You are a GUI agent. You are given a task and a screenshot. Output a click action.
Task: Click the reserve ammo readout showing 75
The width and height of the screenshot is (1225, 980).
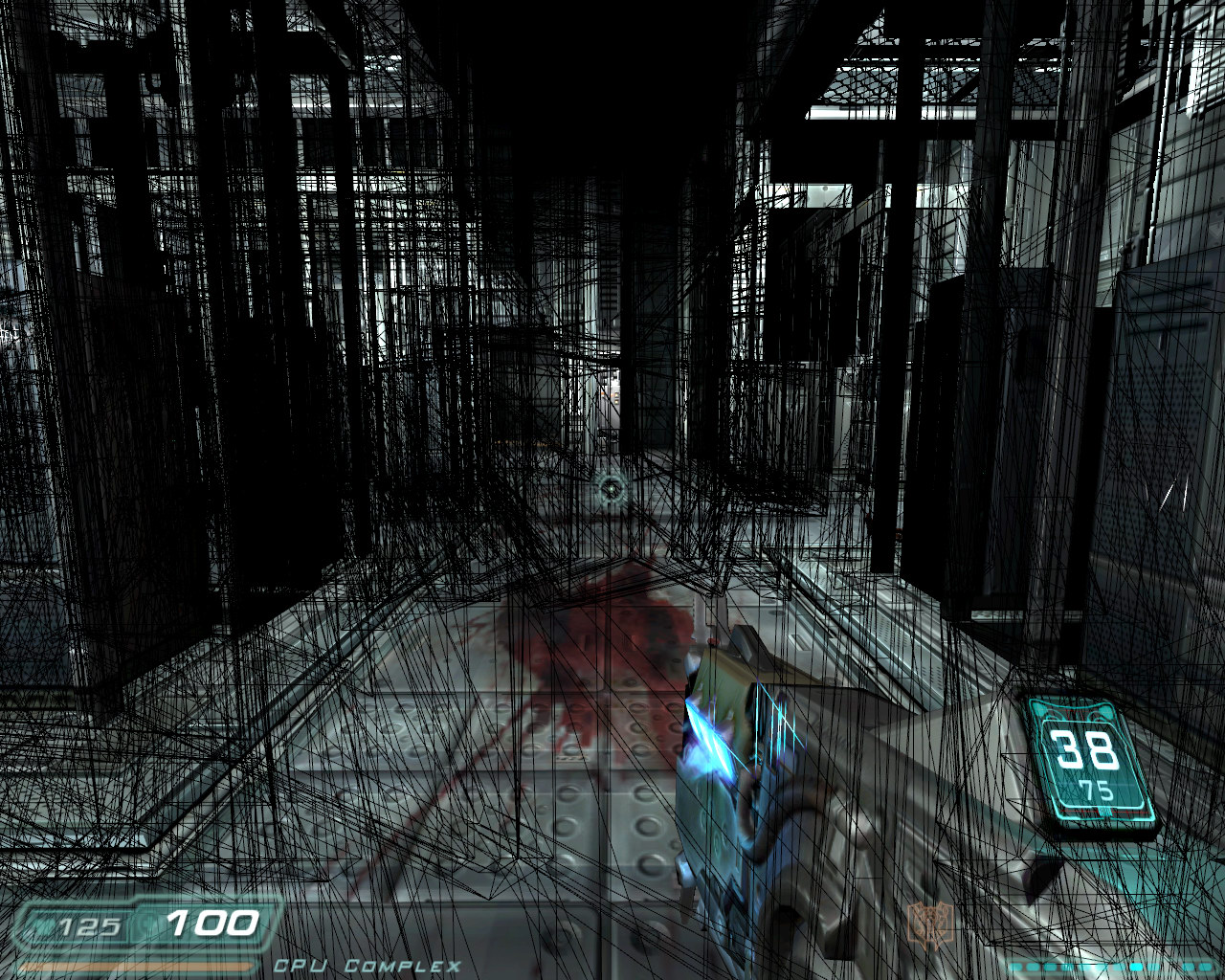[x=1097, y=789]
